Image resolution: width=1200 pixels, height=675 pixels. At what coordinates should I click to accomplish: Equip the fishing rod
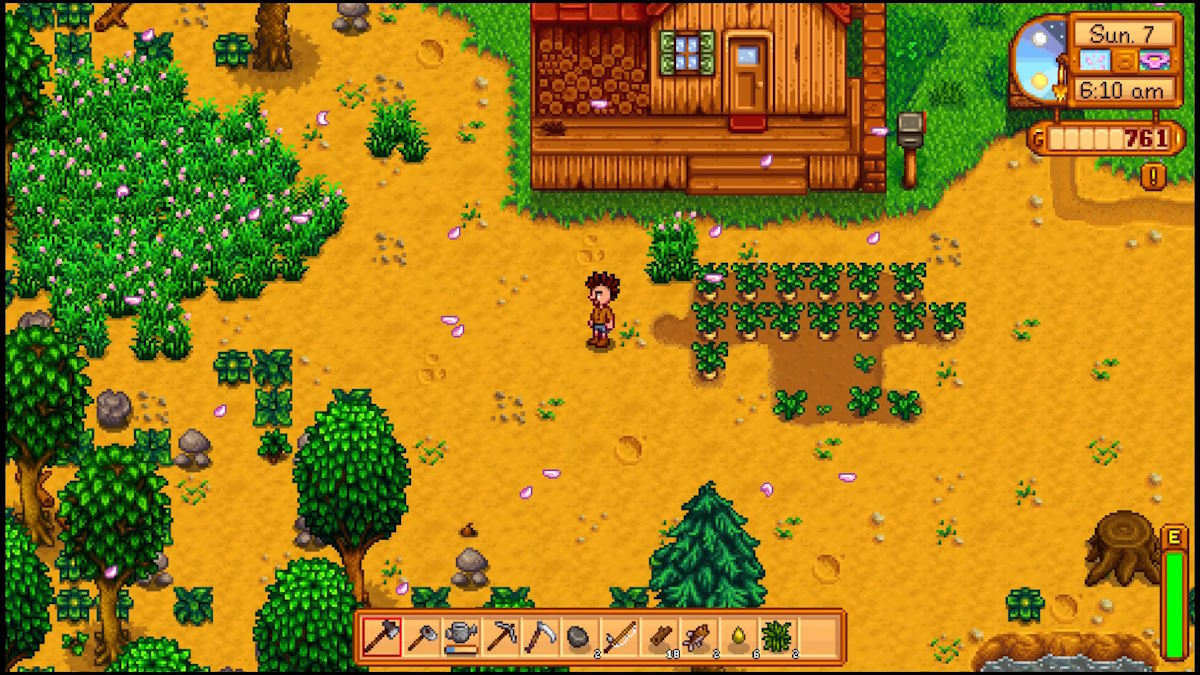point(619,636)
